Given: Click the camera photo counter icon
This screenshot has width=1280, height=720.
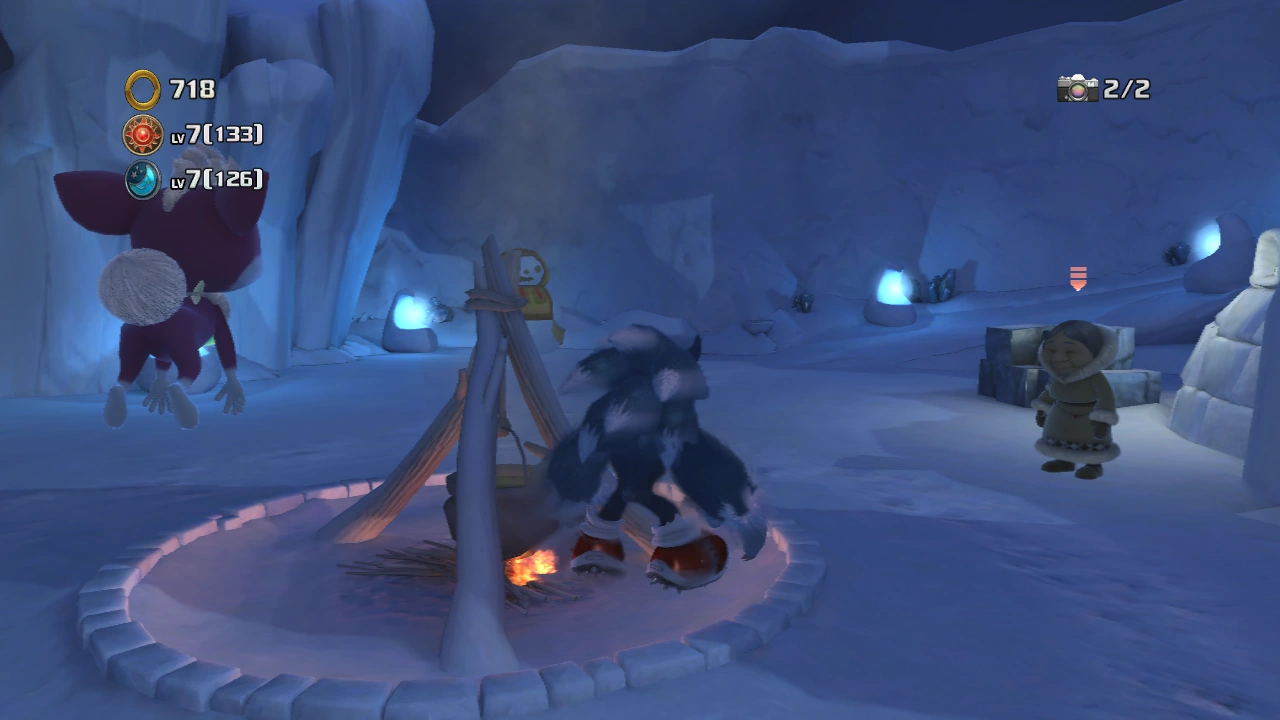Looking at the screenshot, I should coord(1077,89).
